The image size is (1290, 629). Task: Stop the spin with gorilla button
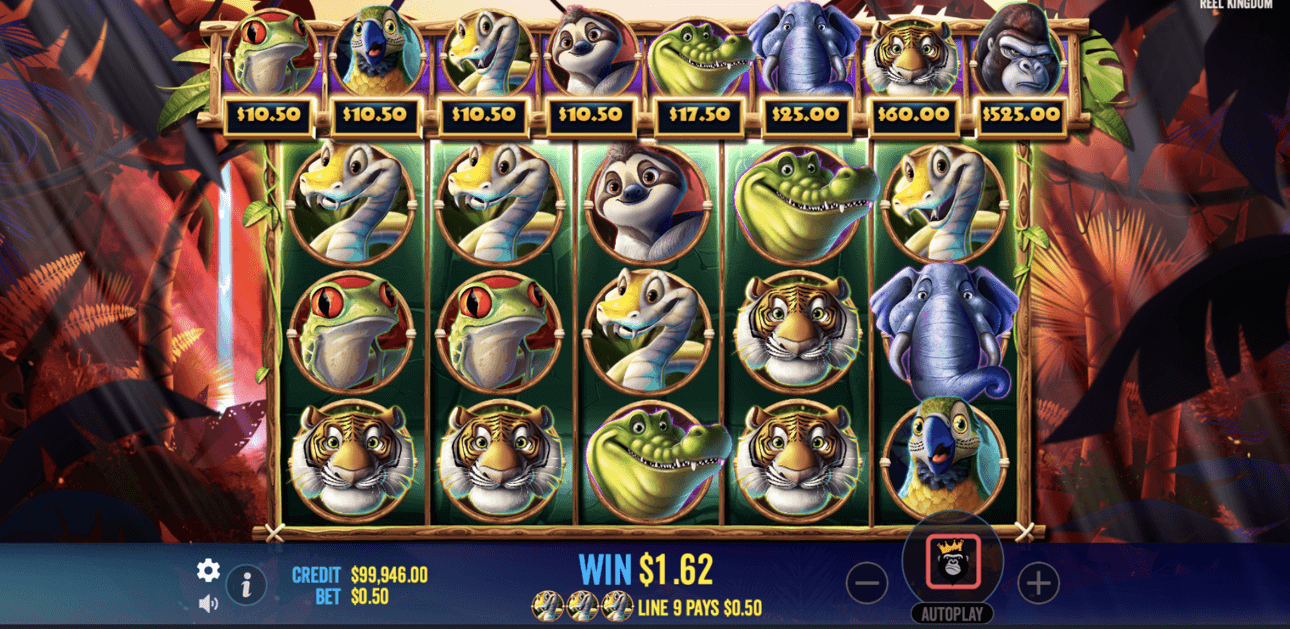[952, 562]
